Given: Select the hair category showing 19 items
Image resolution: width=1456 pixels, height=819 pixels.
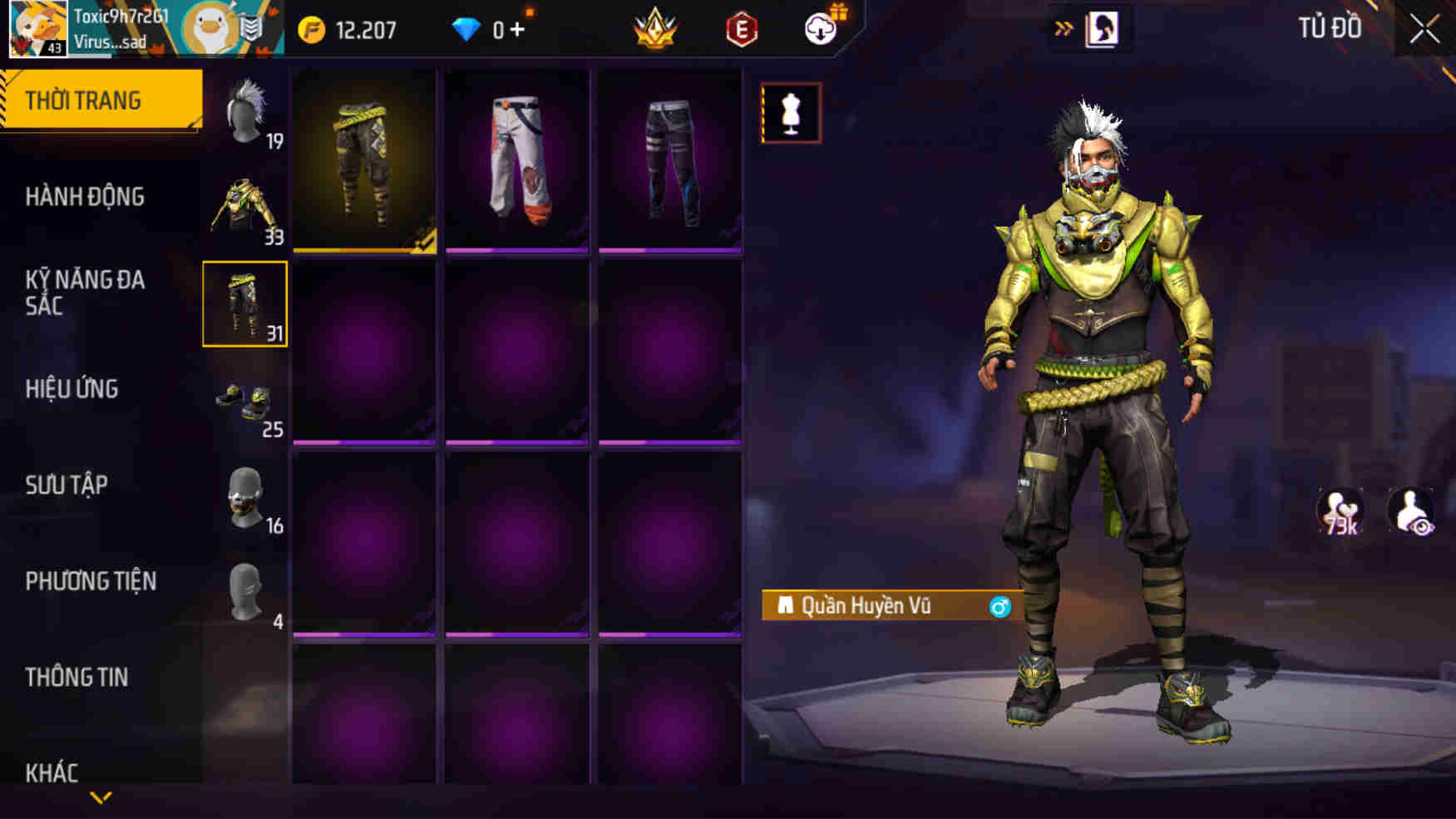Looking at the screenshot, I should coord(246,112).
